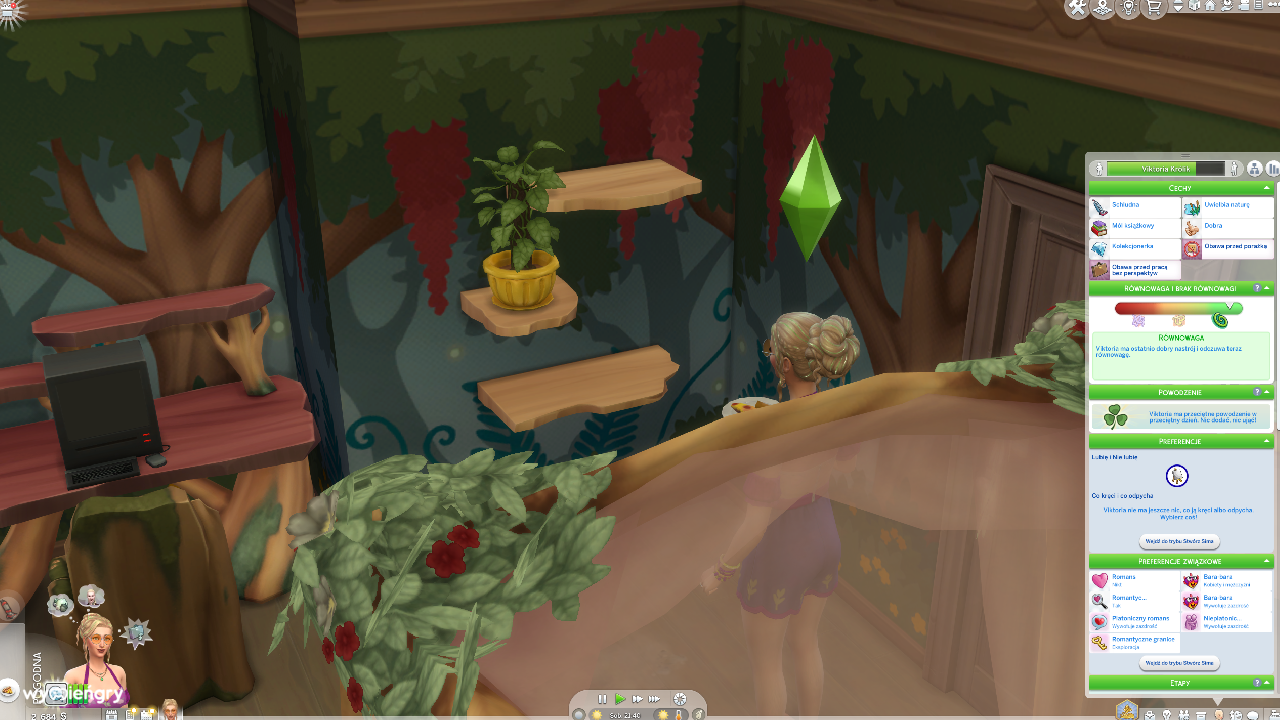Click the Romantyczne granice key icon

click(x=1100, y=643)
